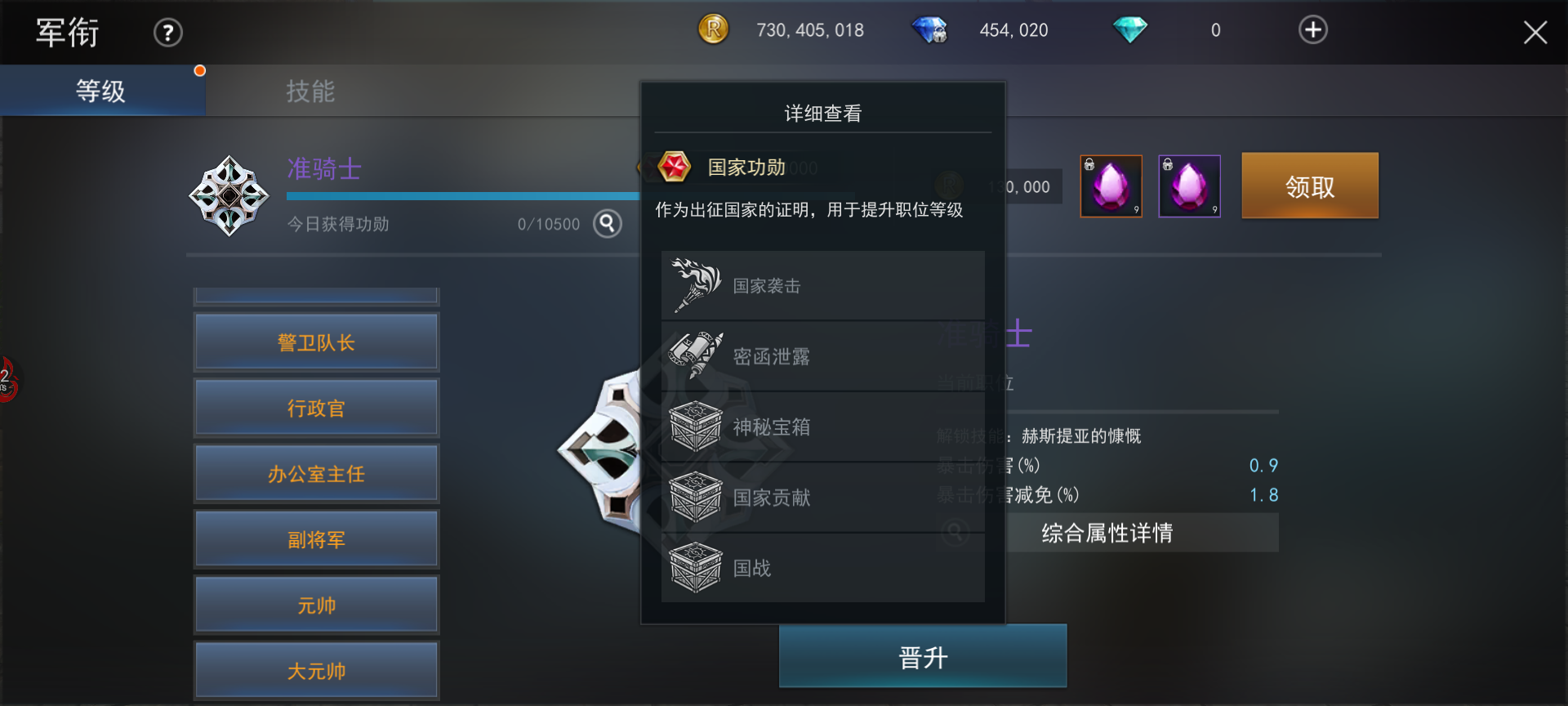1568x706 pixels.
Task: Click the 国家袭击 torch icon
Action: pos(696,285)
